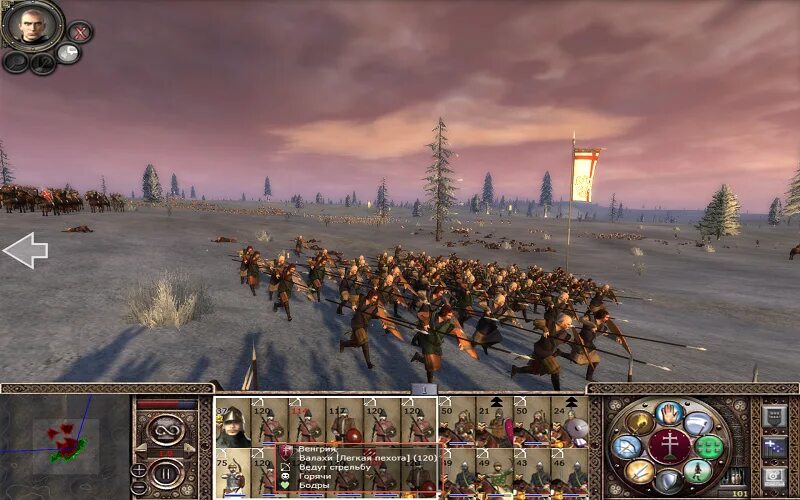Image resolution: width=800 pixels, height=500 pixels.
Task: Click the central double-cross faction button
Action: [x=668, y=445]
